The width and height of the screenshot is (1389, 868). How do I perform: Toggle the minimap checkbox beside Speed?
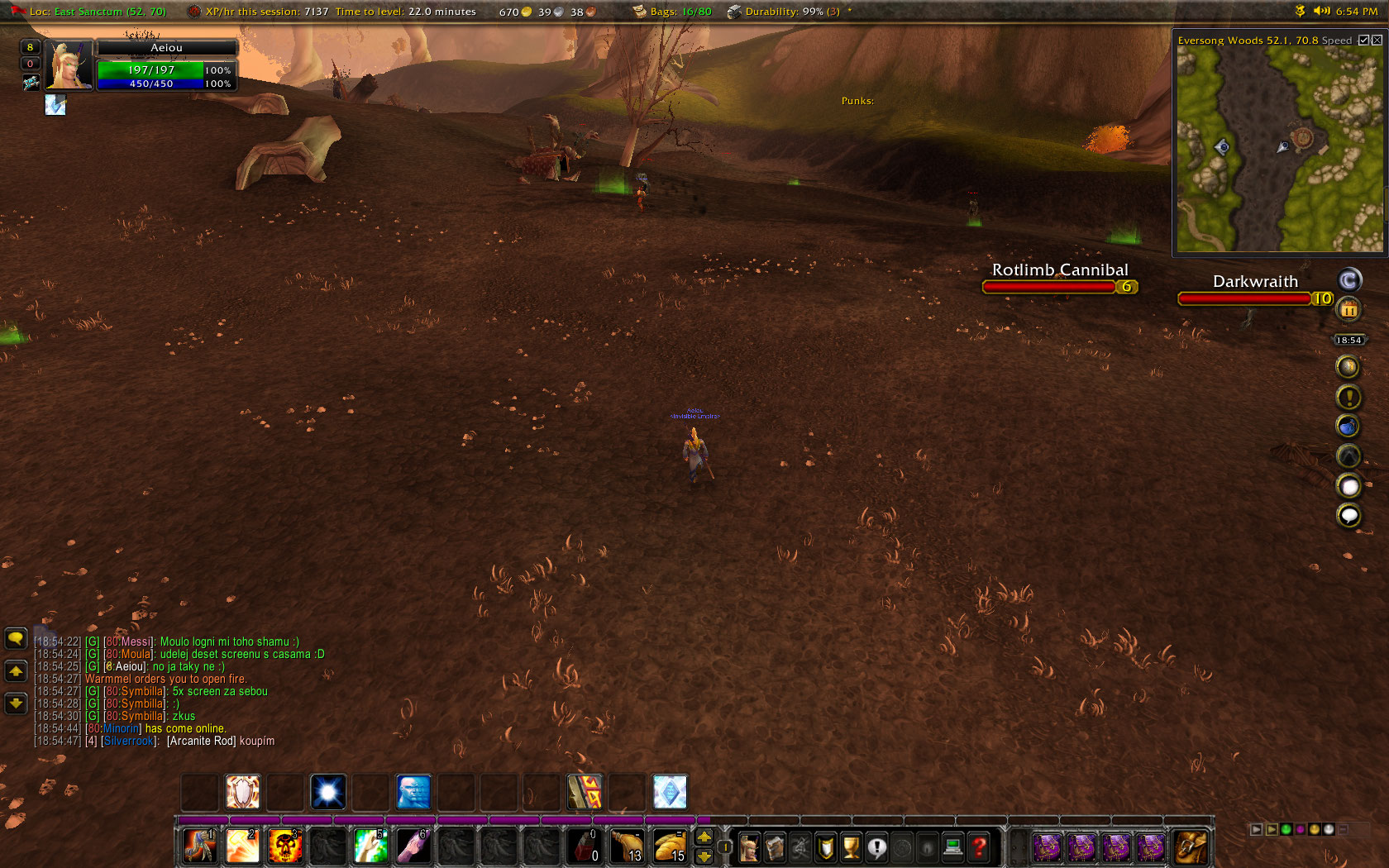[x=1363, y=40]
